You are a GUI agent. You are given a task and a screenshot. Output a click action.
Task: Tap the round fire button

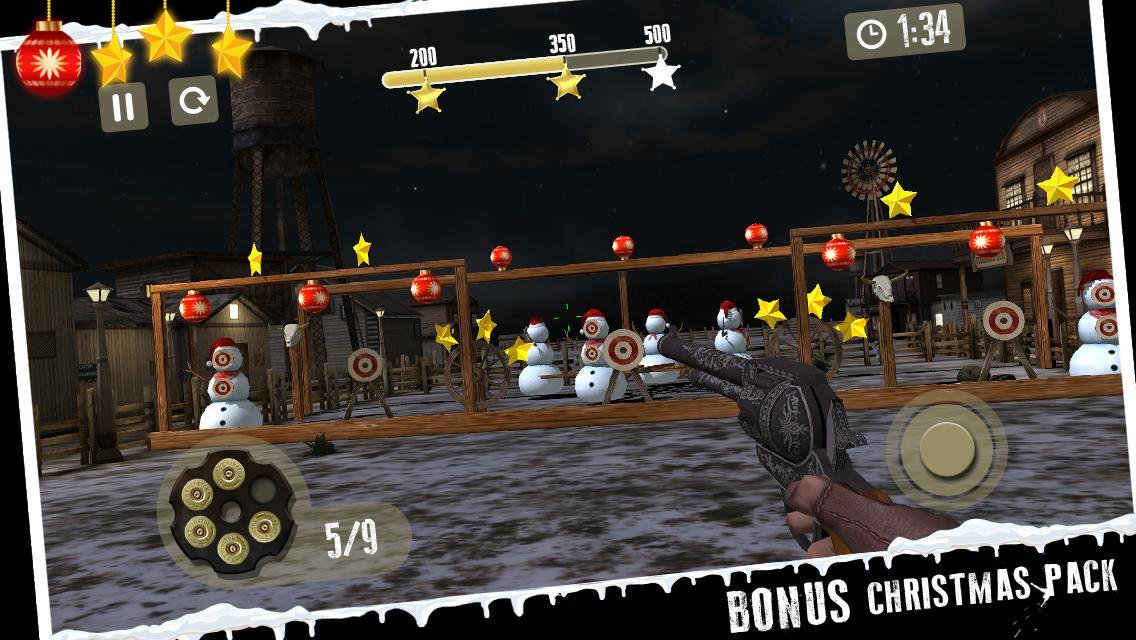tap(945, 447)
